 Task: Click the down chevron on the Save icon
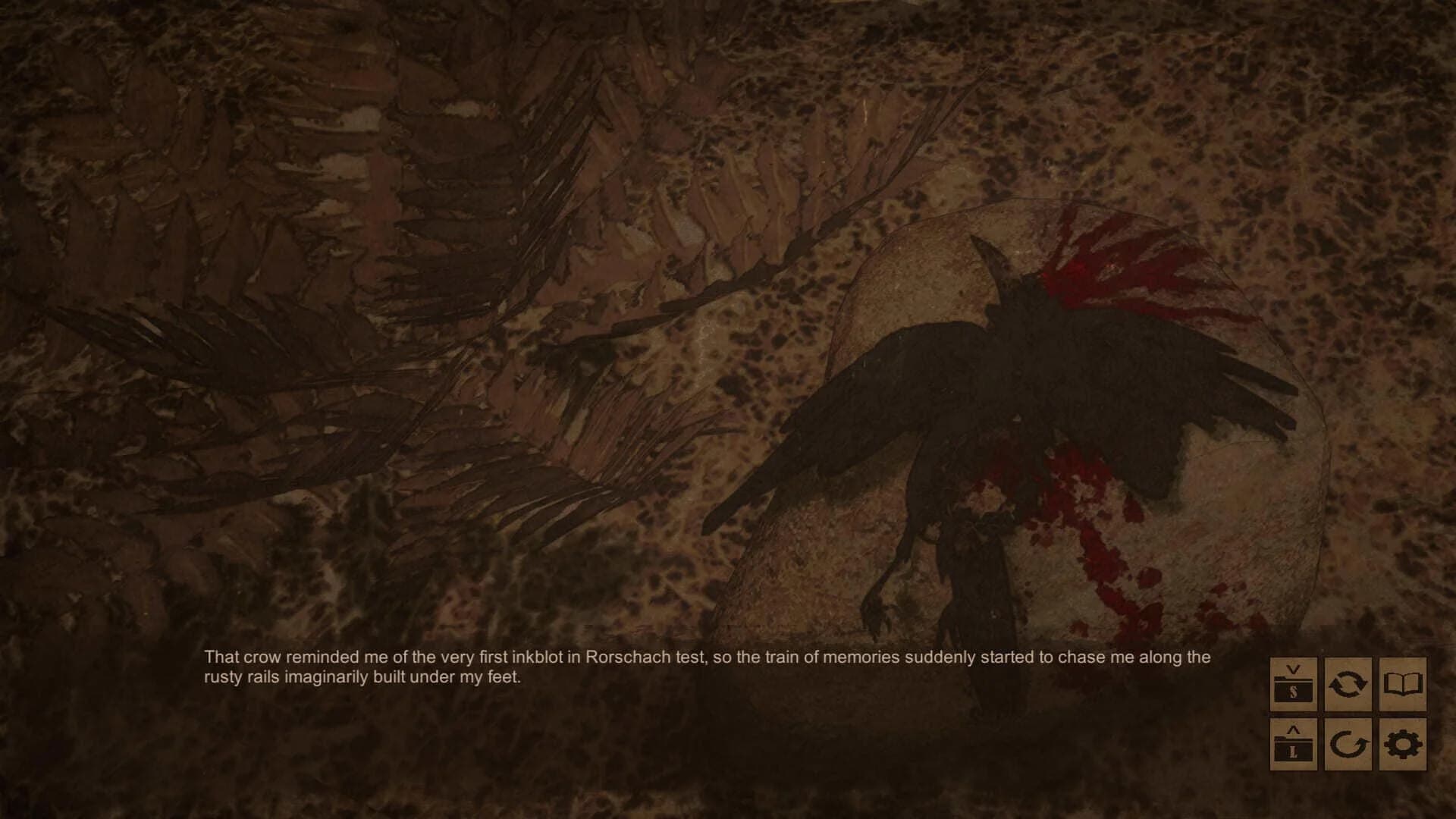click(1292, 670)
